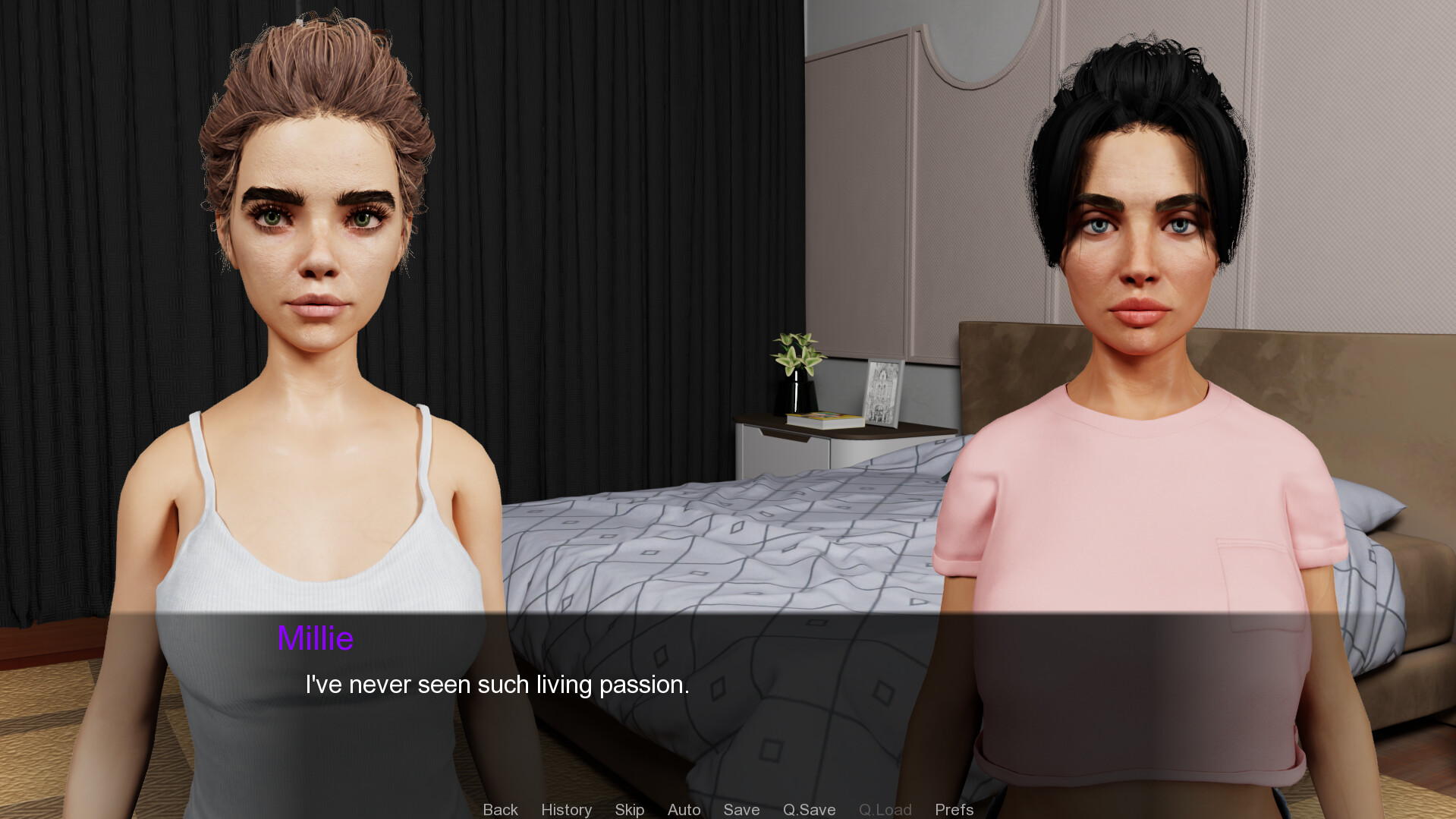Toggle Auto-forward mode
The width and height of the screenshot is (1456, 819).
(683, 809)
